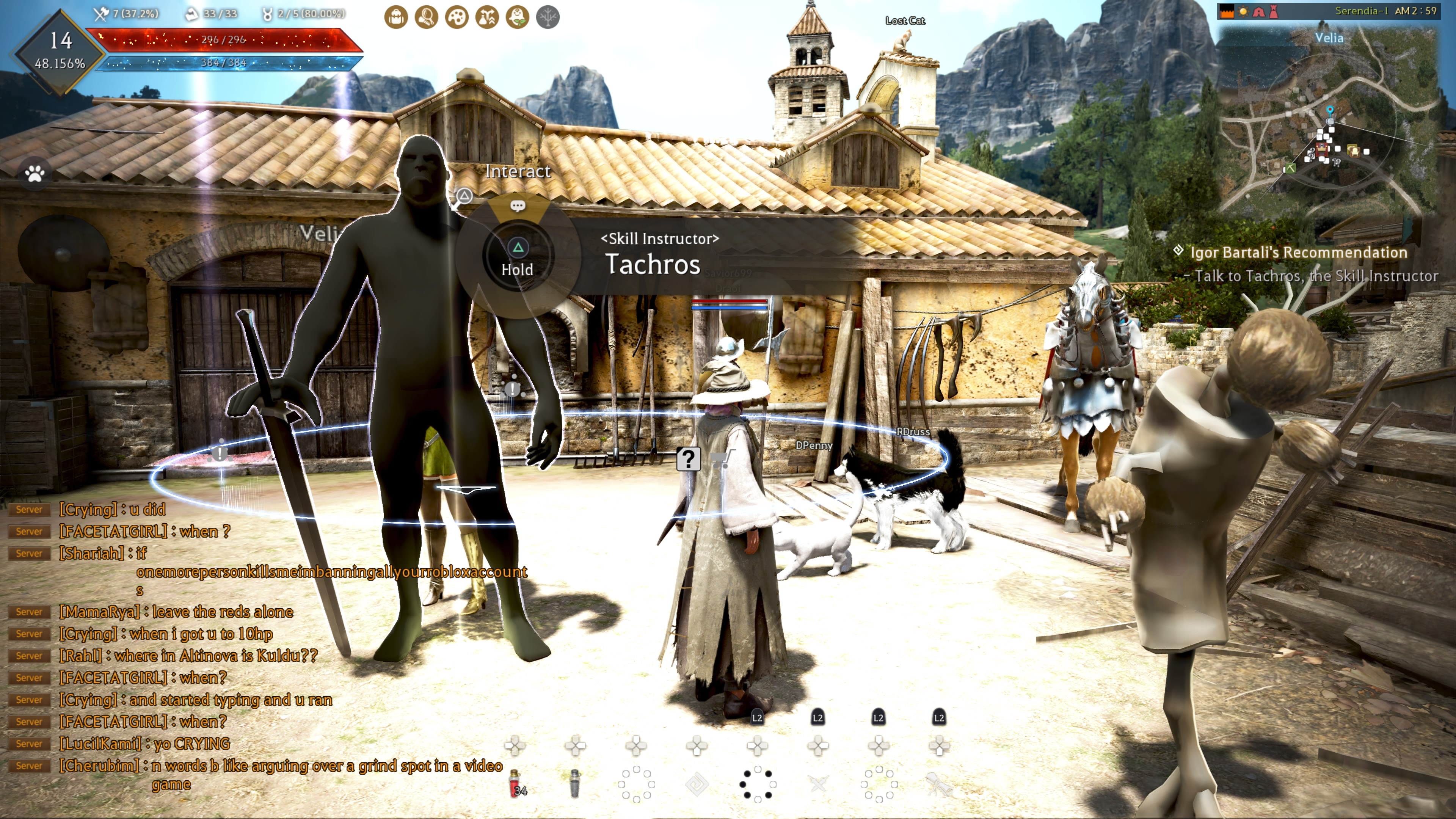
Task: Use the grey potion bottle slot
Action: pyautogui.click(x=575, y=783)
